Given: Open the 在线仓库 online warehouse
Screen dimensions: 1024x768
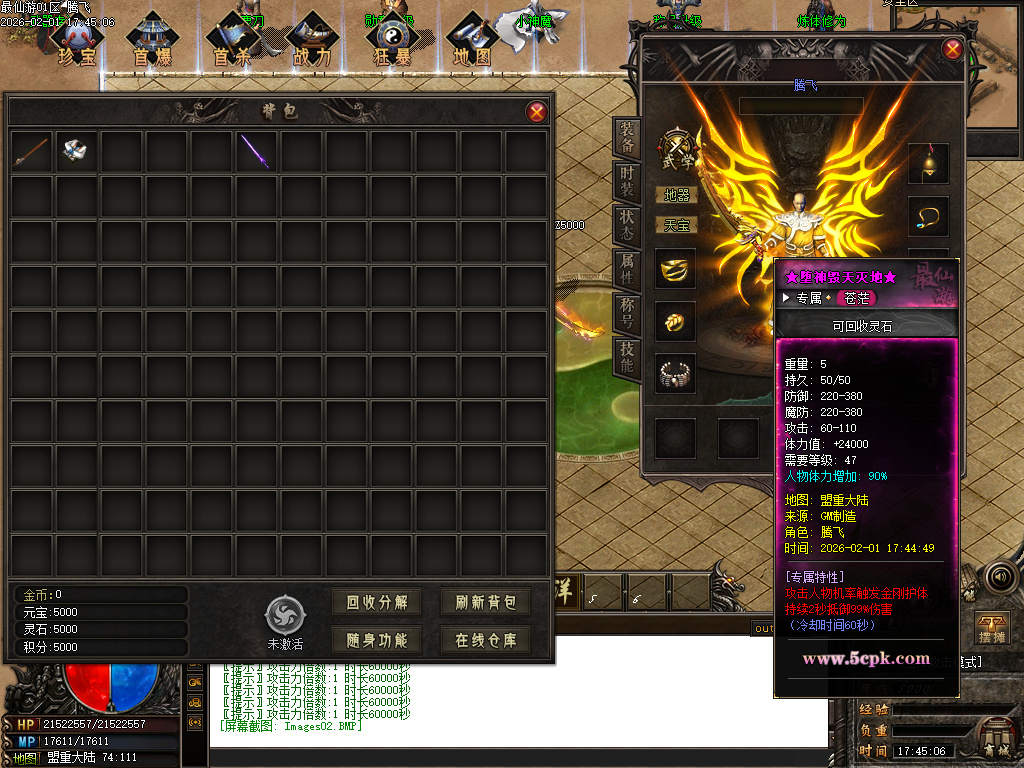Looking at the screenshot, I should pyautogui.click(x=485, y=640).
